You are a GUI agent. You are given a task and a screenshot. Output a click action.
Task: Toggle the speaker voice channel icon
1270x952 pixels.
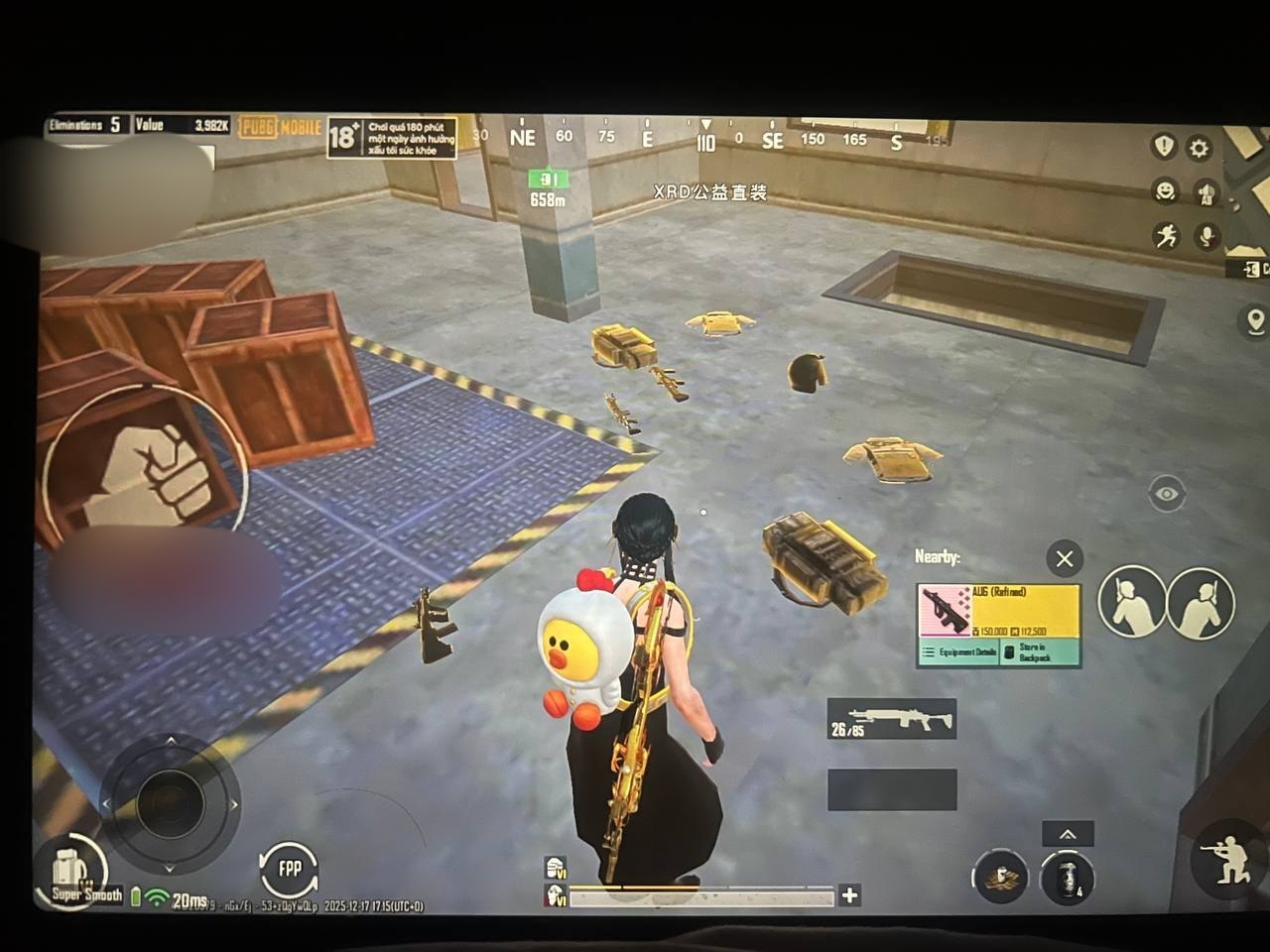point(1206,193)
